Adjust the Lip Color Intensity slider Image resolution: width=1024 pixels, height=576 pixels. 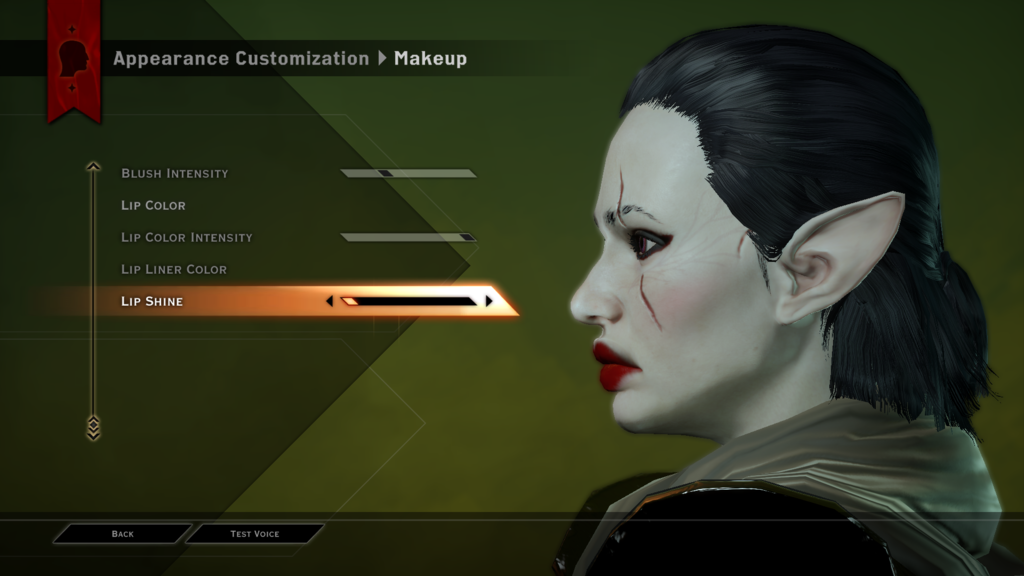[408, 237]
